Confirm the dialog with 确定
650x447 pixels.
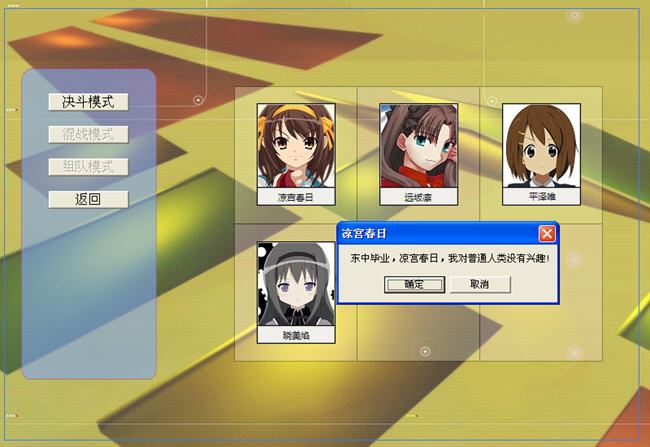pos(414,284)
